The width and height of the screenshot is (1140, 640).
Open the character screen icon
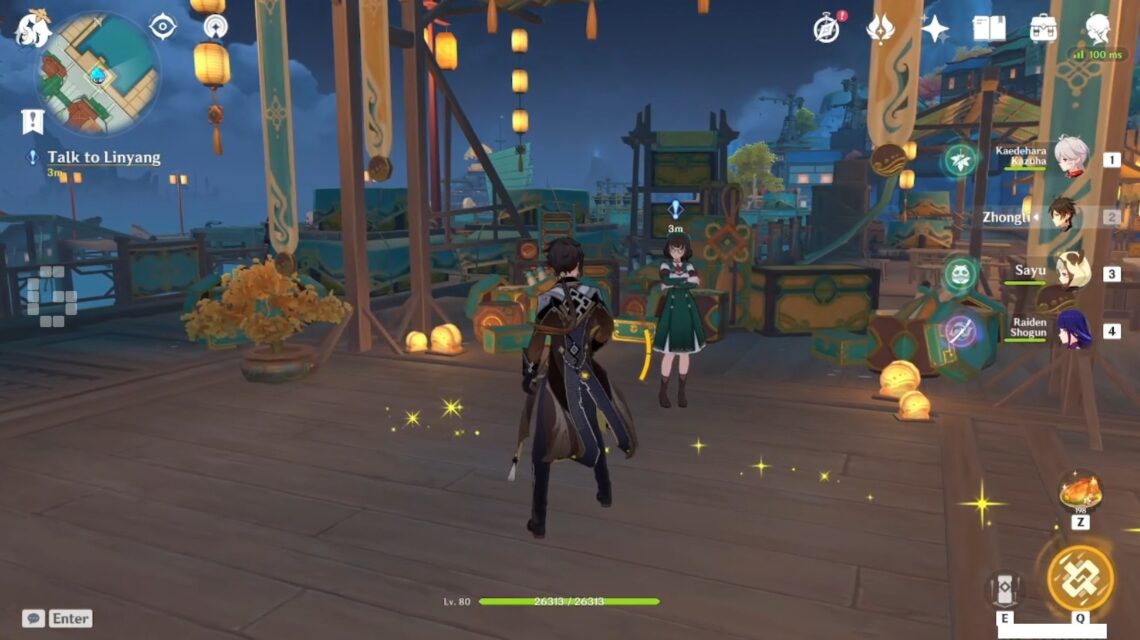(1098, 28)
